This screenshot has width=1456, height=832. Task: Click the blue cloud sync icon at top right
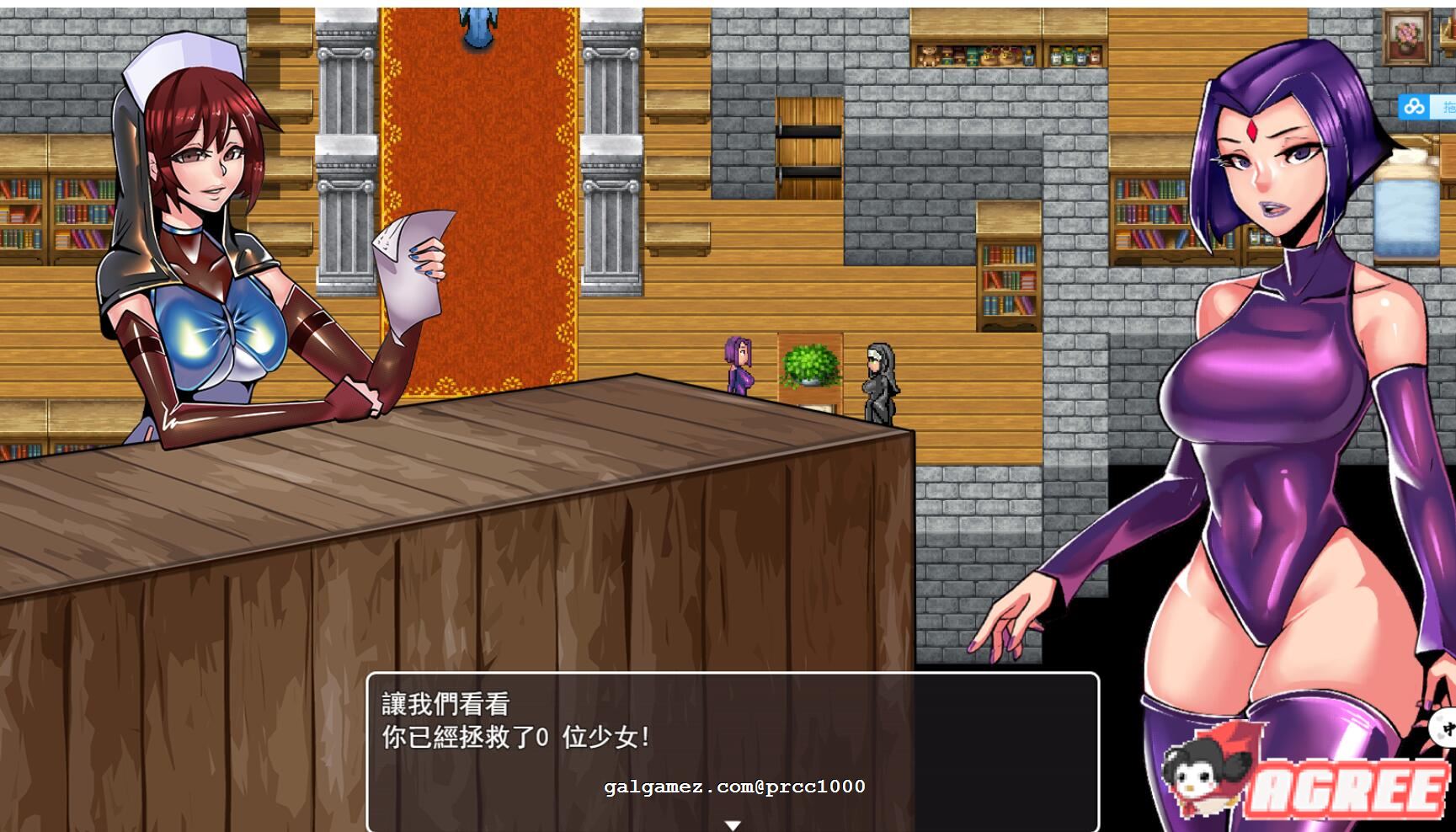[1415, 107]
